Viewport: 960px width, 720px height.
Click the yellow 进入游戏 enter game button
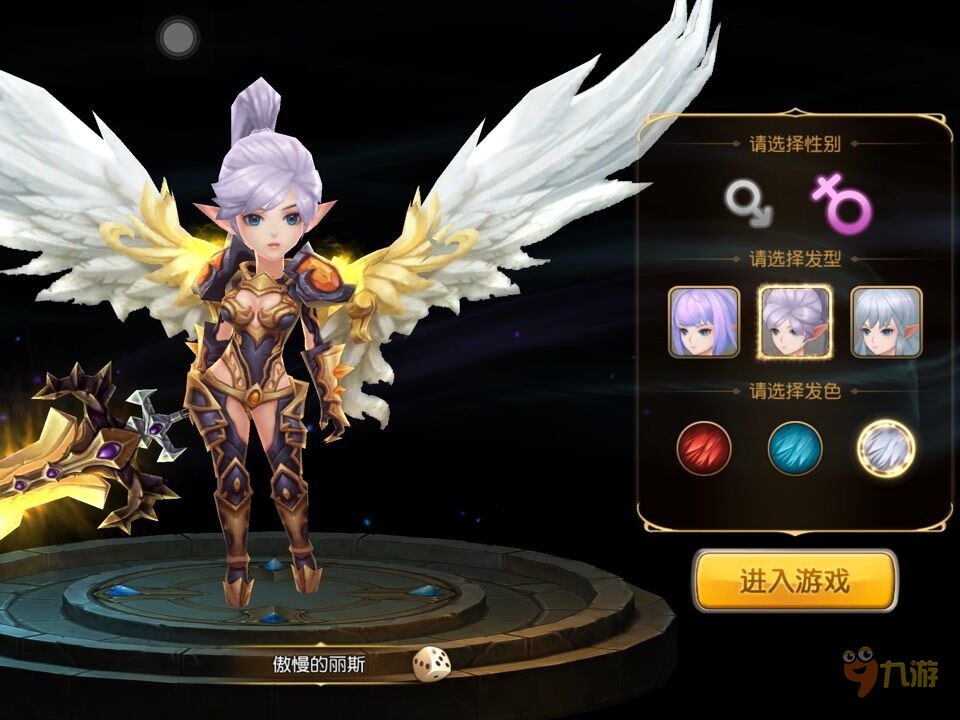pyautogui.click(x=795, y=581)
